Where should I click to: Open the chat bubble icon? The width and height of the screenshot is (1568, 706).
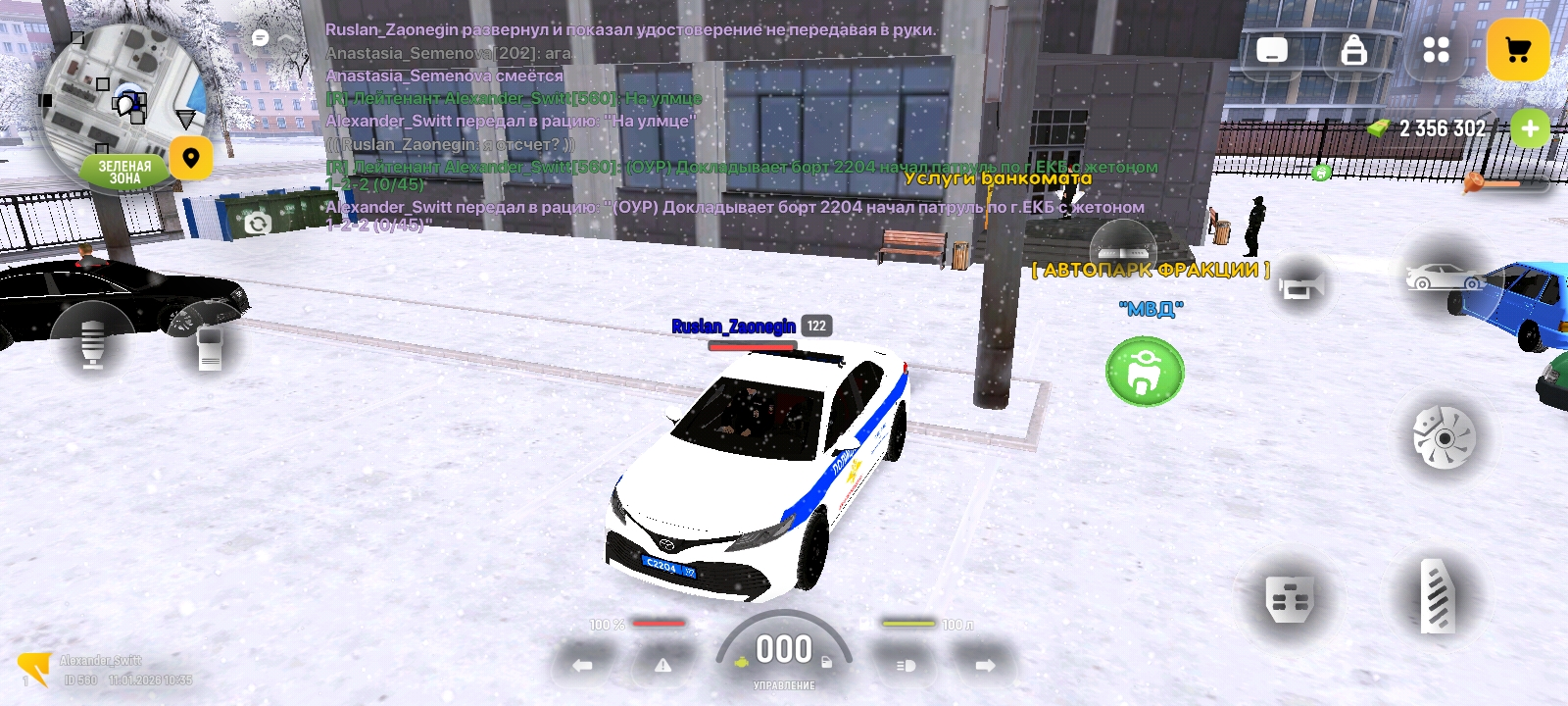coord(261,38)
